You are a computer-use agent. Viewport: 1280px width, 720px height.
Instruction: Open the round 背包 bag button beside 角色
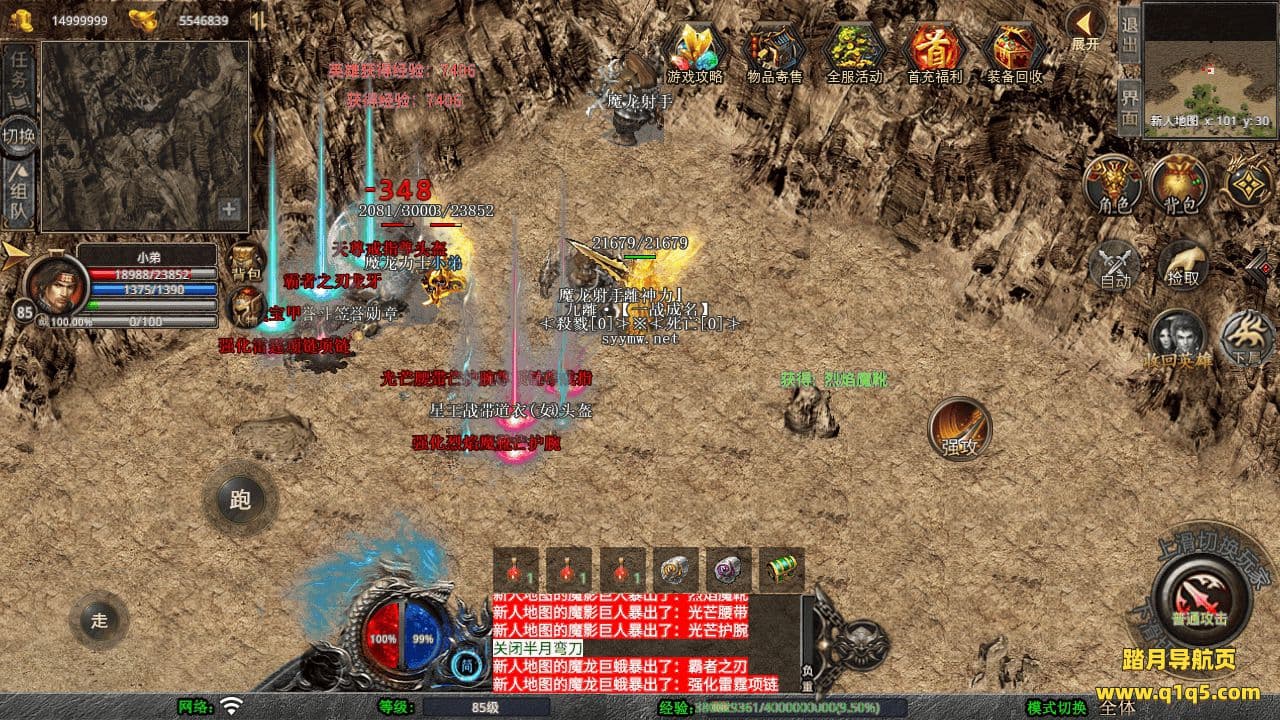[1179, 185]
